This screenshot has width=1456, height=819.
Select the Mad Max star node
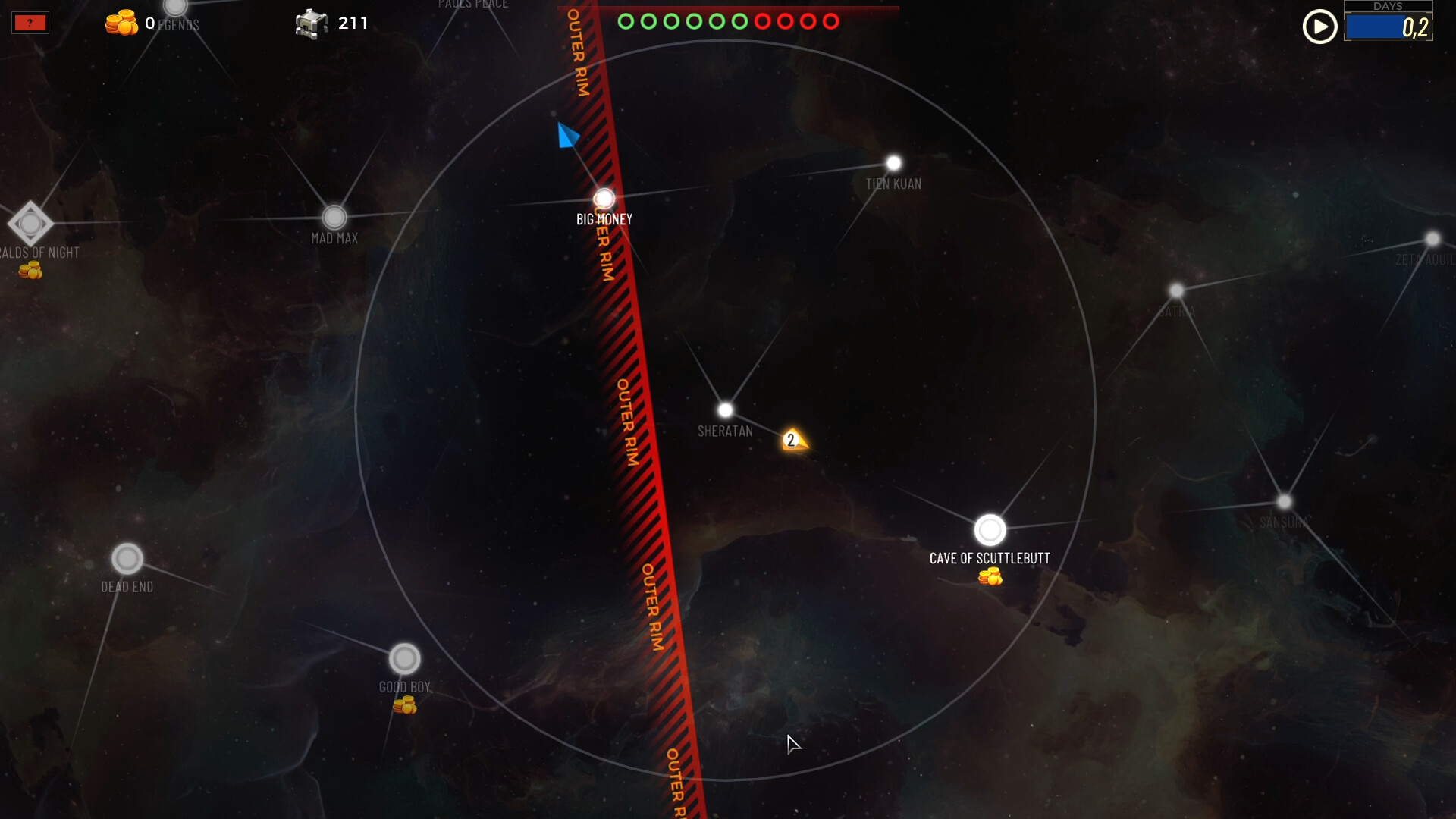pos(334,218)
